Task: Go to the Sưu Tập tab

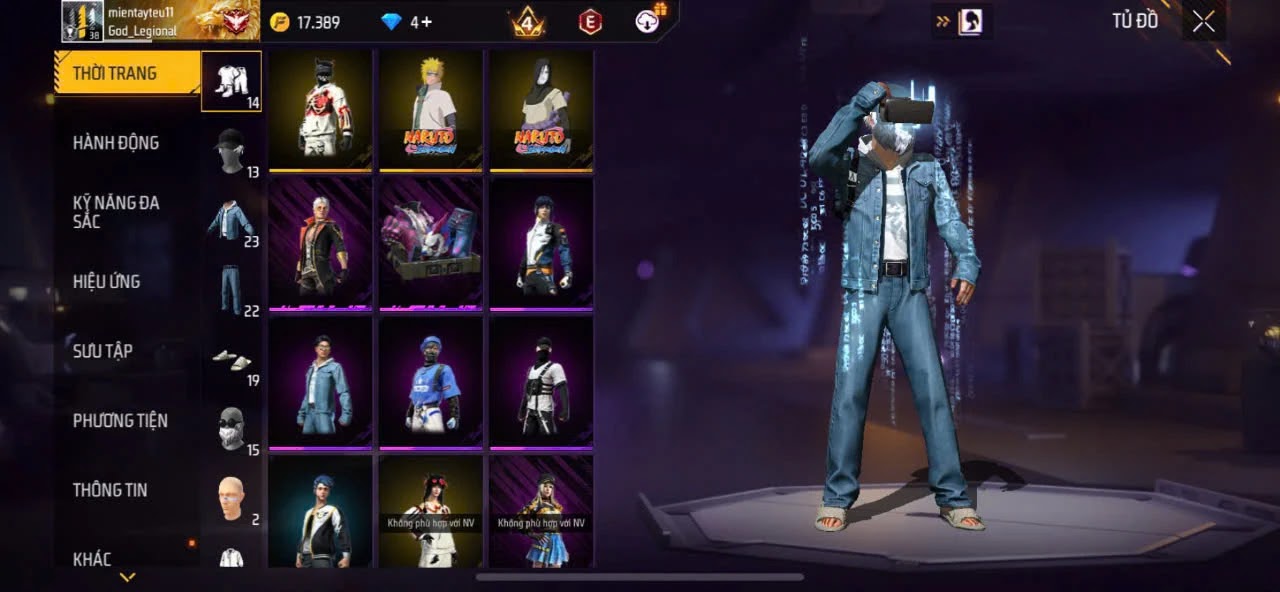Action: (103, 351)
